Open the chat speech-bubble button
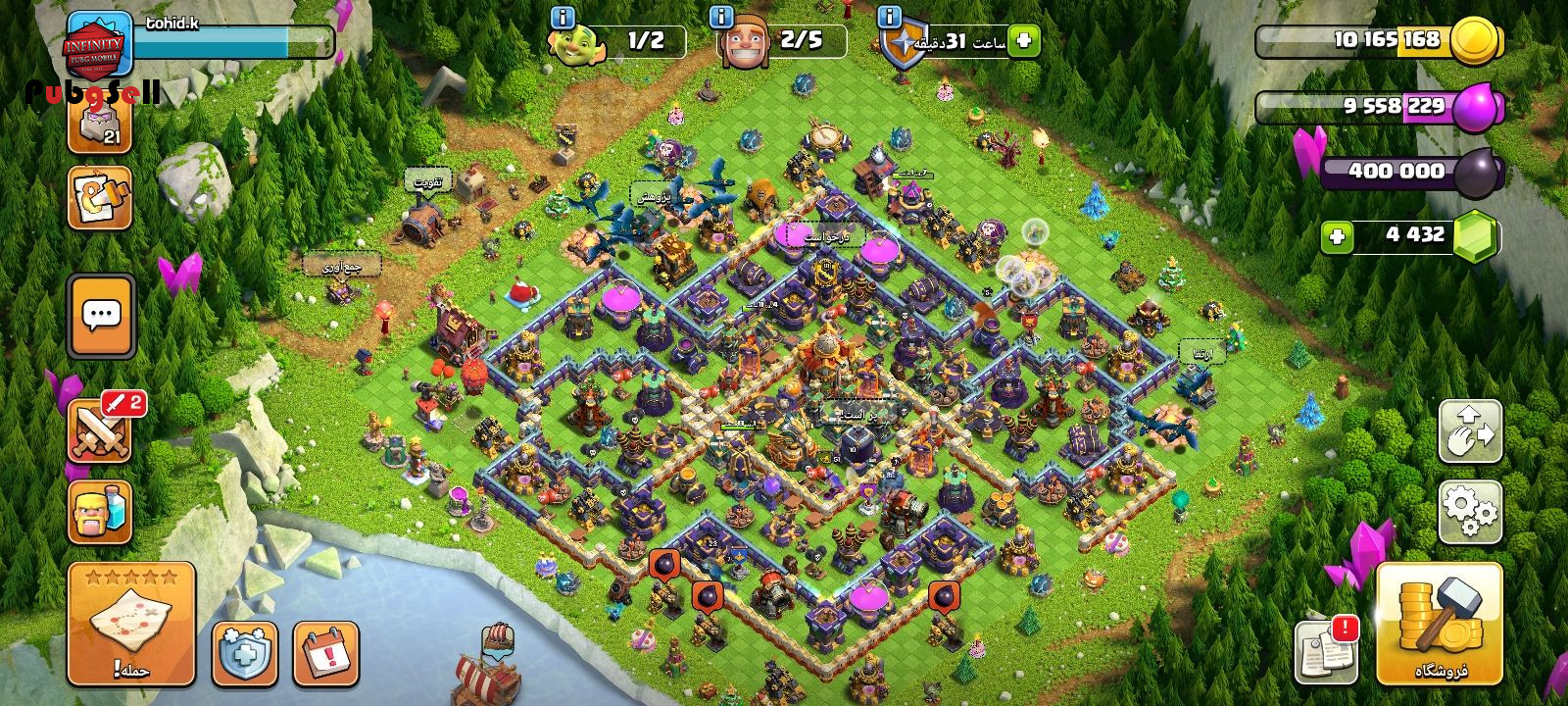The image size is (1568, 706). [101, 317]
